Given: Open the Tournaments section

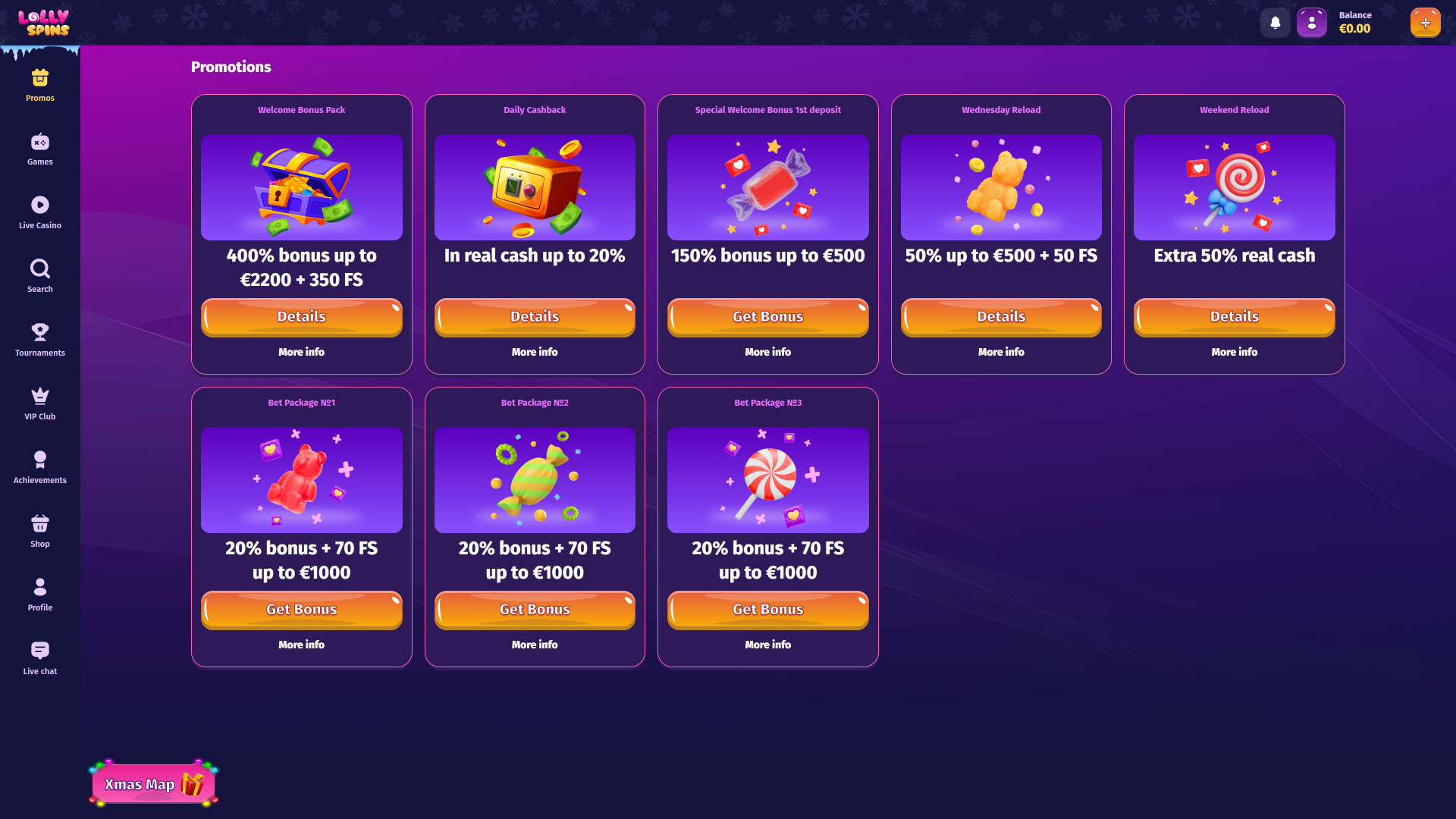Looking at the screenshot, I should tap(39, 340).
